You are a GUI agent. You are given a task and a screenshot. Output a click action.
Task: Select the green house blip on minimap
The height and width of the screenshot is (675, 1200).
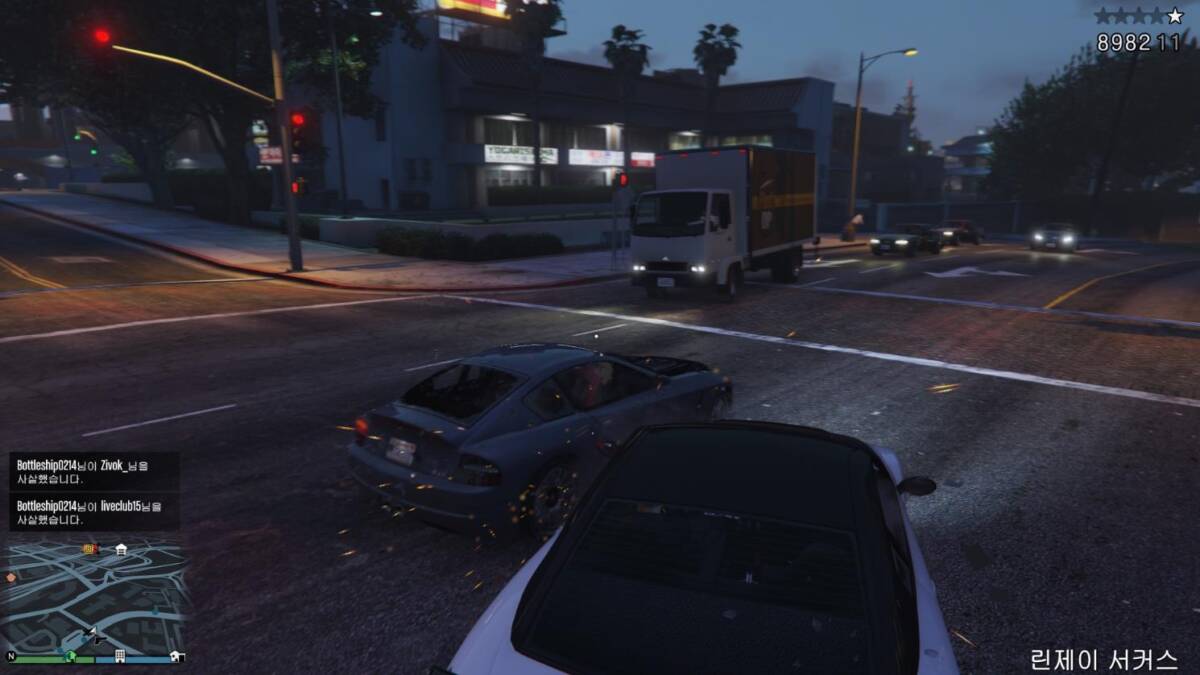(x=70, y=656)
